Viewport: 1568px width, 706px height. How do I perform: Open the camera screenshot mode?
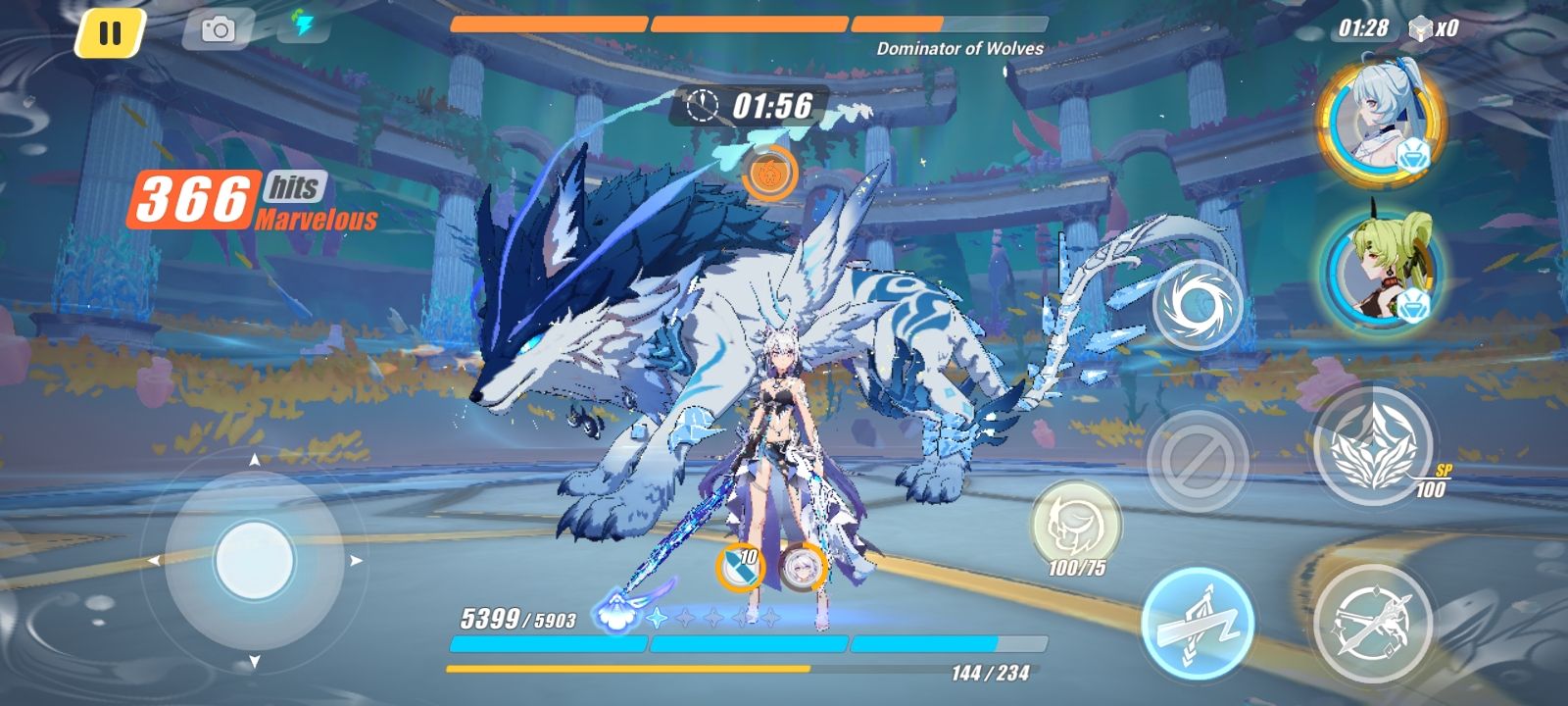point(220,30)
